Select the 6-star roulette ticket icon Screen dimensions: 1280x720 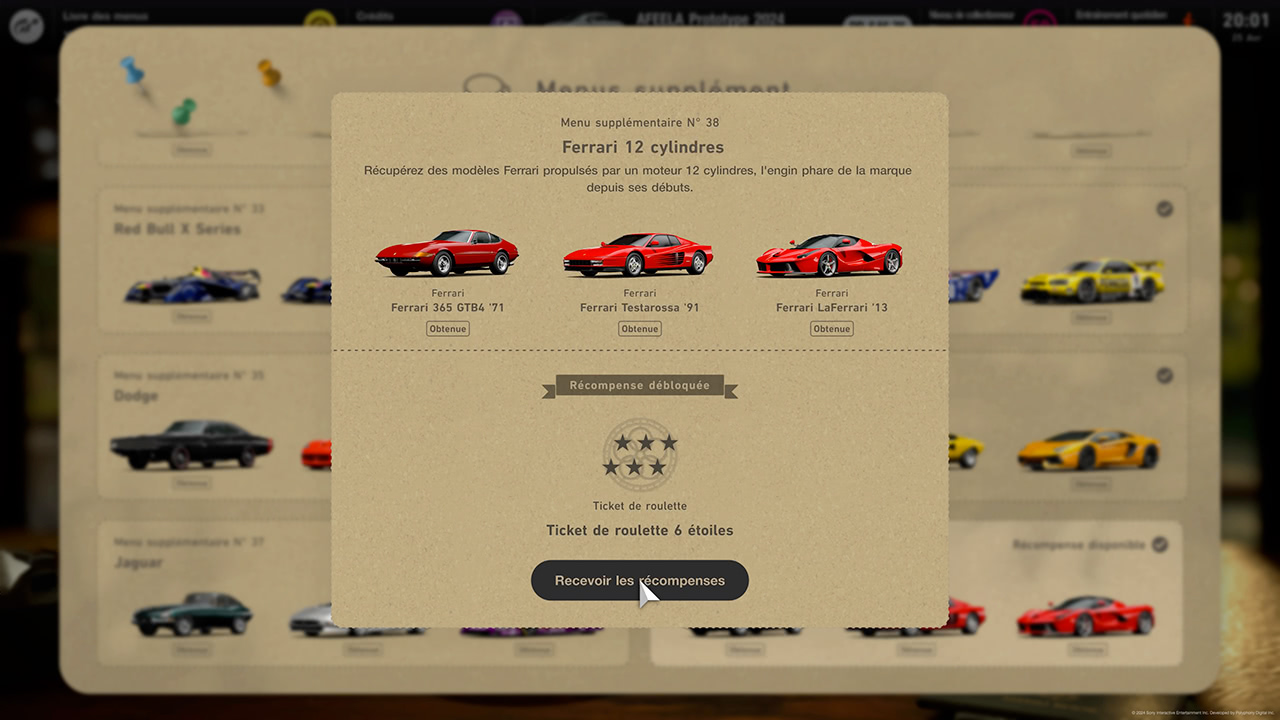point(640,454)
